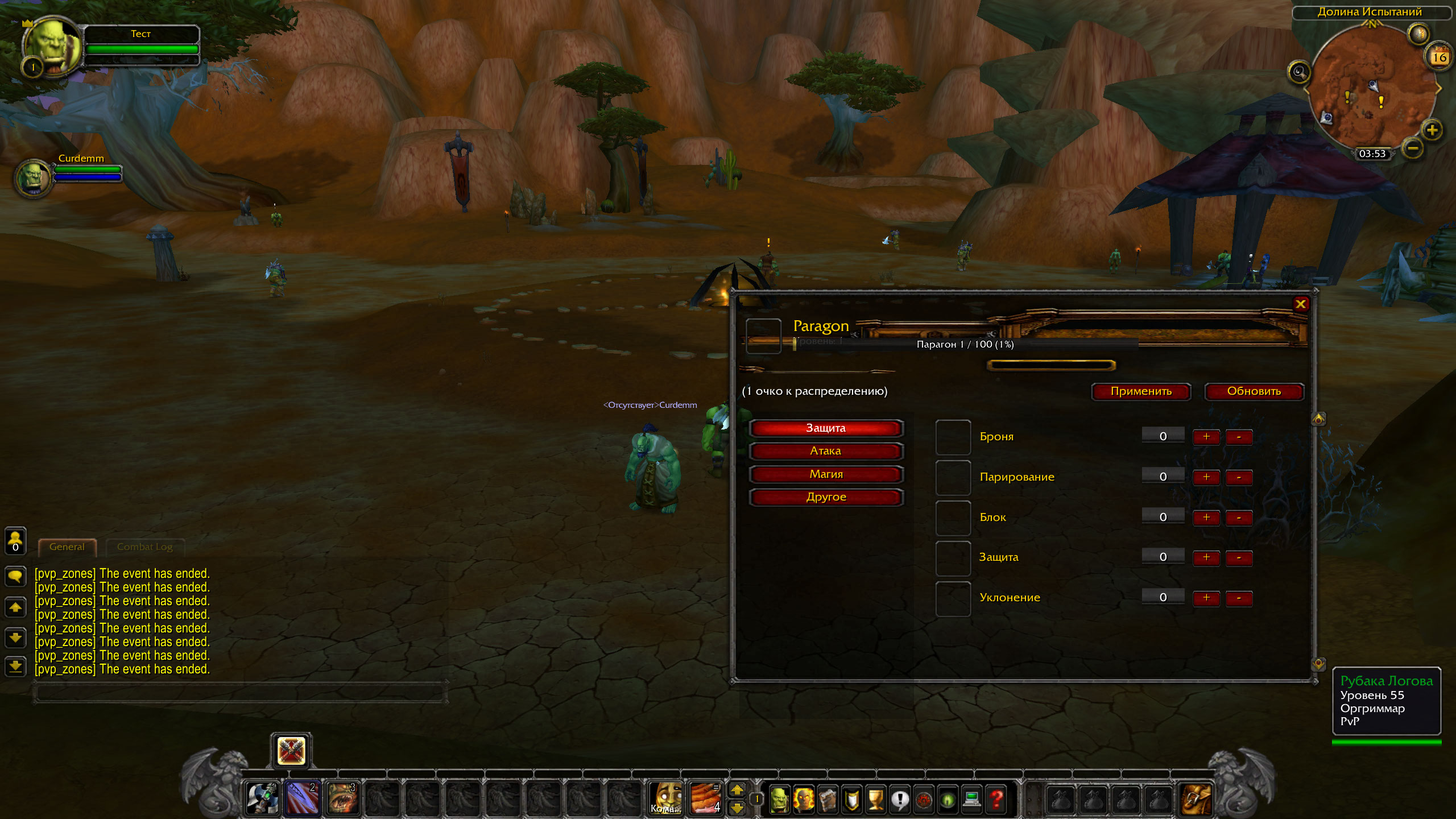Select the Атака category
Image resolution: width=1456 pixels, height=819 pixels.
tap(825, 451)
